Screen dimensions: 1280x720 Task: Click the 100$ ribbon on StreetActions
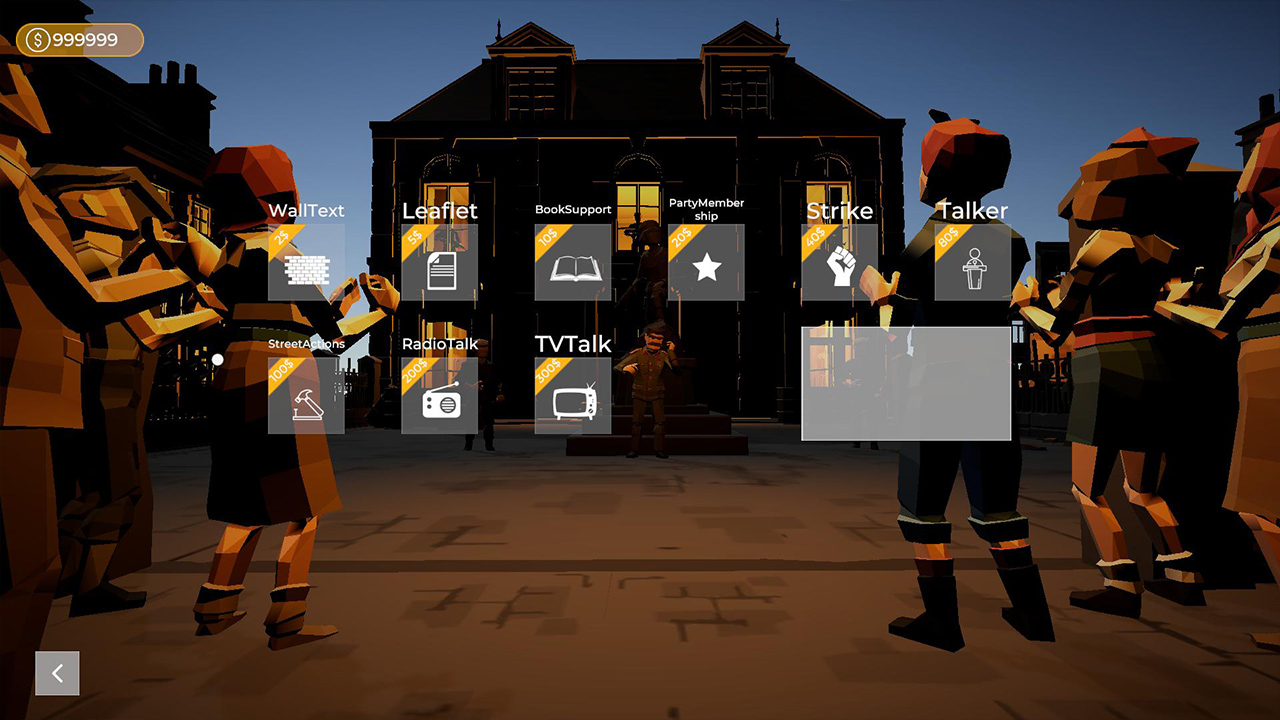[283, 372]
